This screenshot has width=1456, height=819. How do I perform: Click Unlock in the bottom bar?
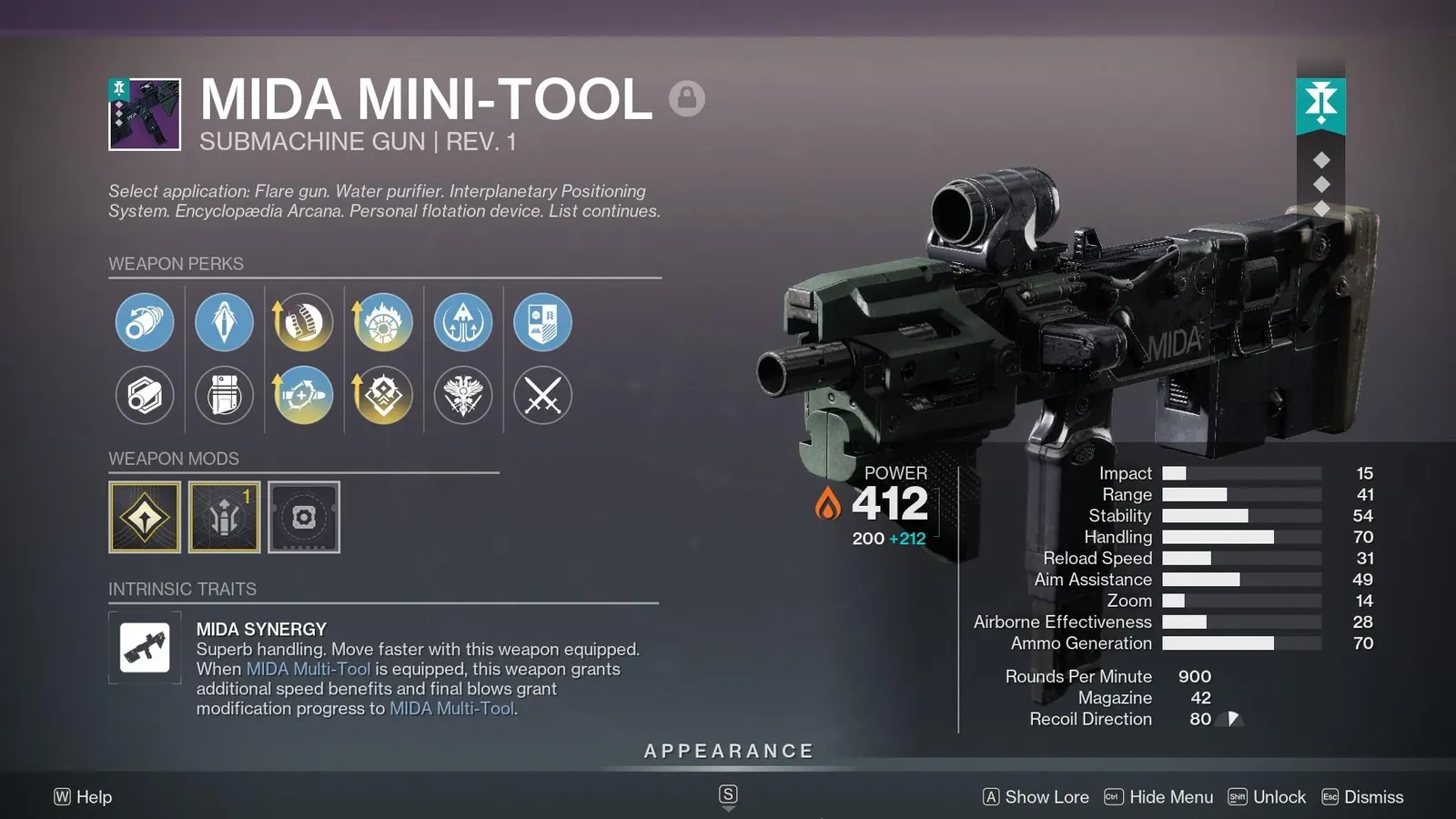click(1279, 796)
